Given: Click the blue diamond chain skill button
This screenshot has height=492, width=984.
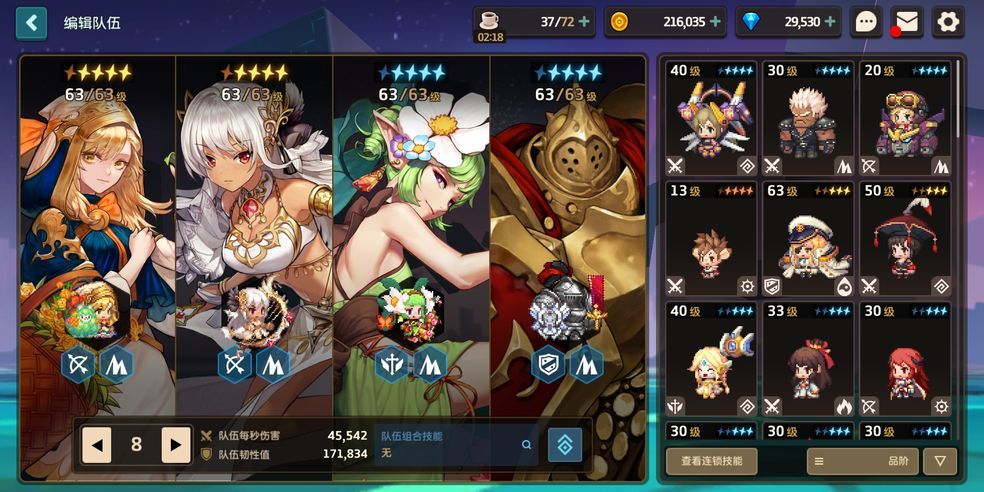Looking at the screenshot, I should tap(565, 445).
